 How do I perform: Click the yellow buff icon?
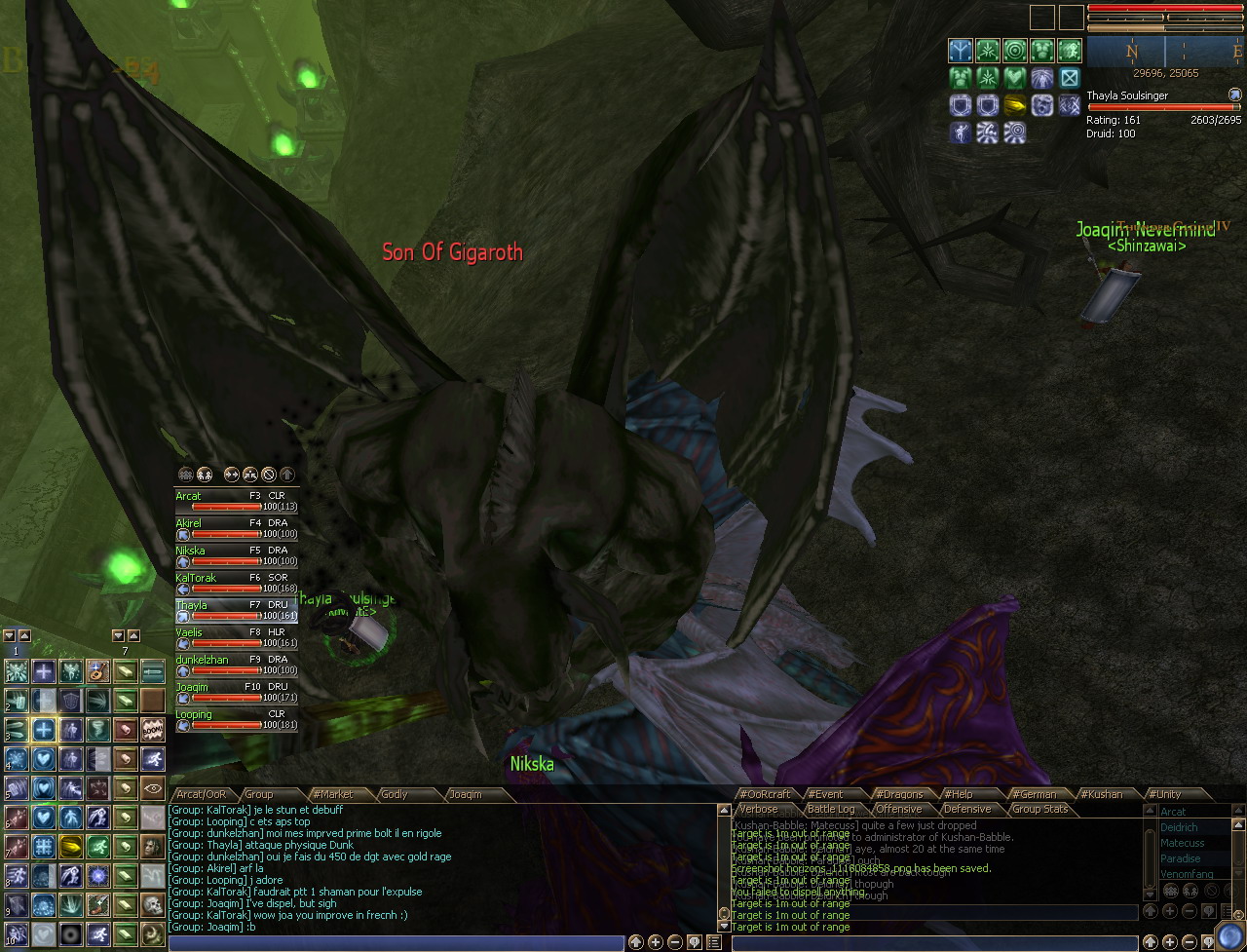1015,105
